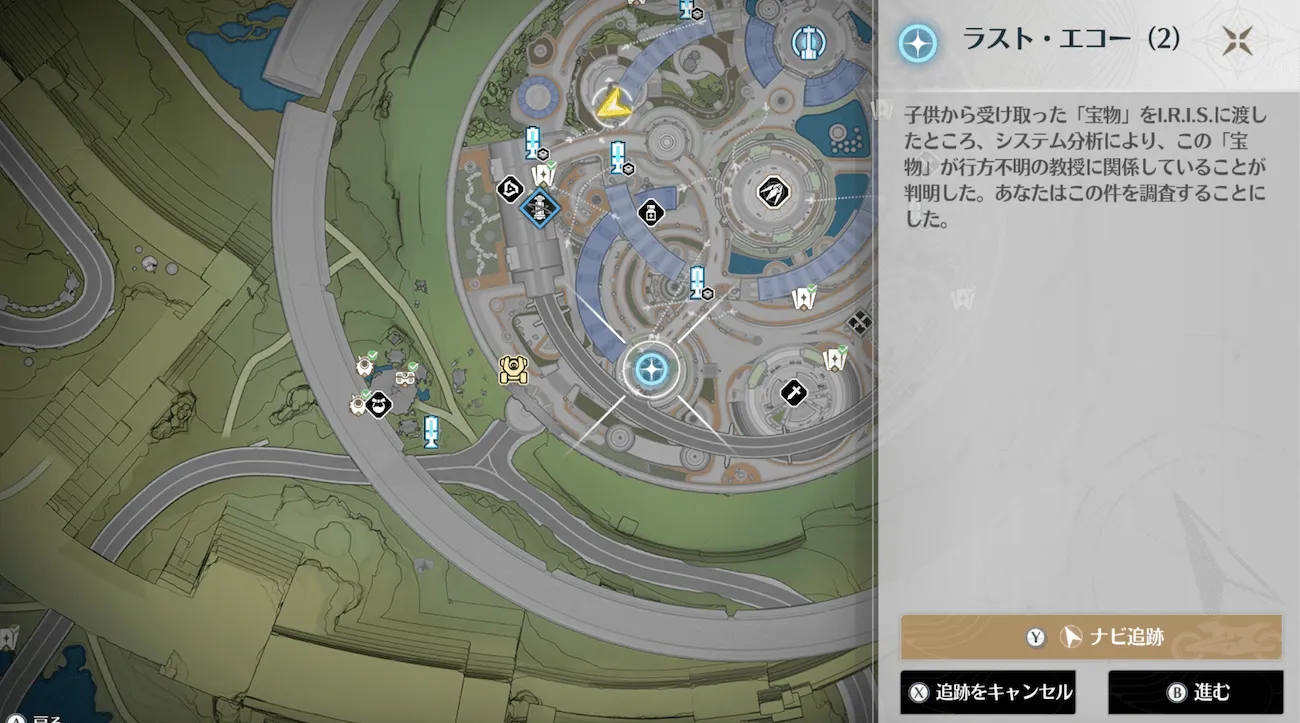Click the black hexagon bearded-face marker
The width and height of the screenshot is (1300, 723).
pos(378,405)
